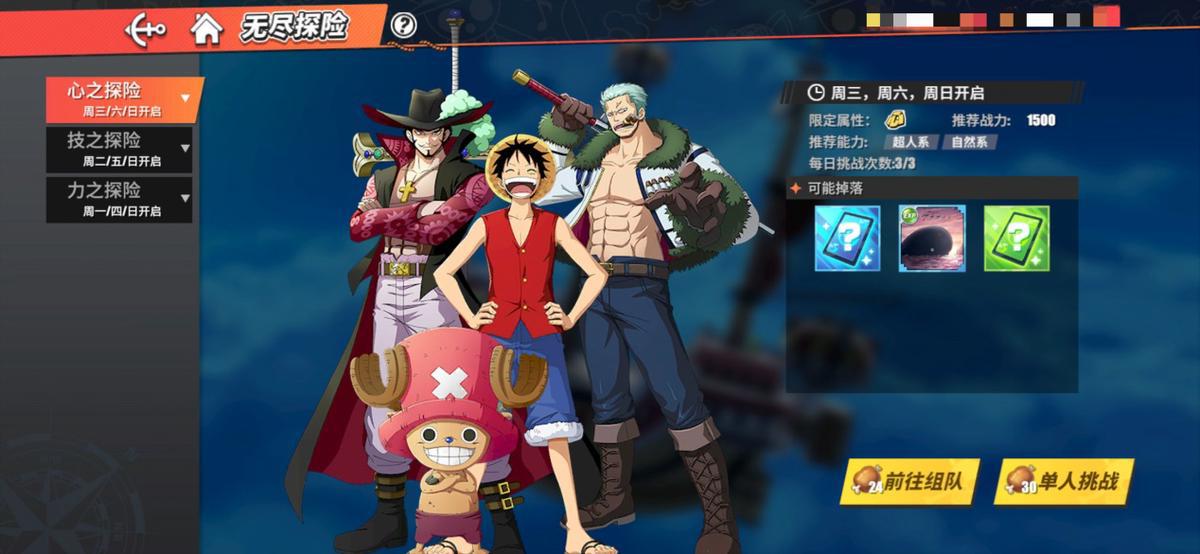View the blue mystery card drop

(847, 239)
